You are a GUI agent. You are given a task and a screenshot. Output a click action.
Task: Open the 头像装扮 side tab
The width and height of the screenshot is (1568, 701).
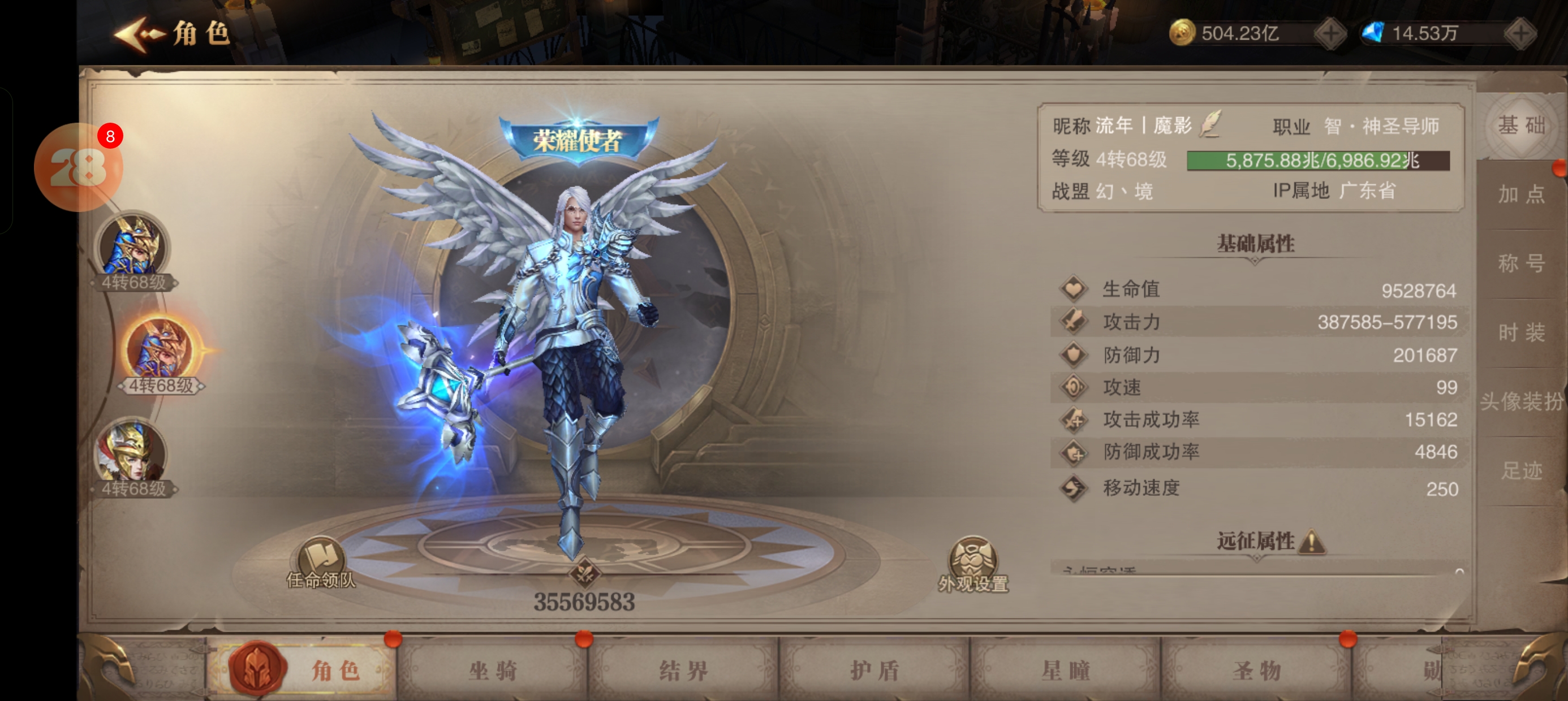point(1521,401)
